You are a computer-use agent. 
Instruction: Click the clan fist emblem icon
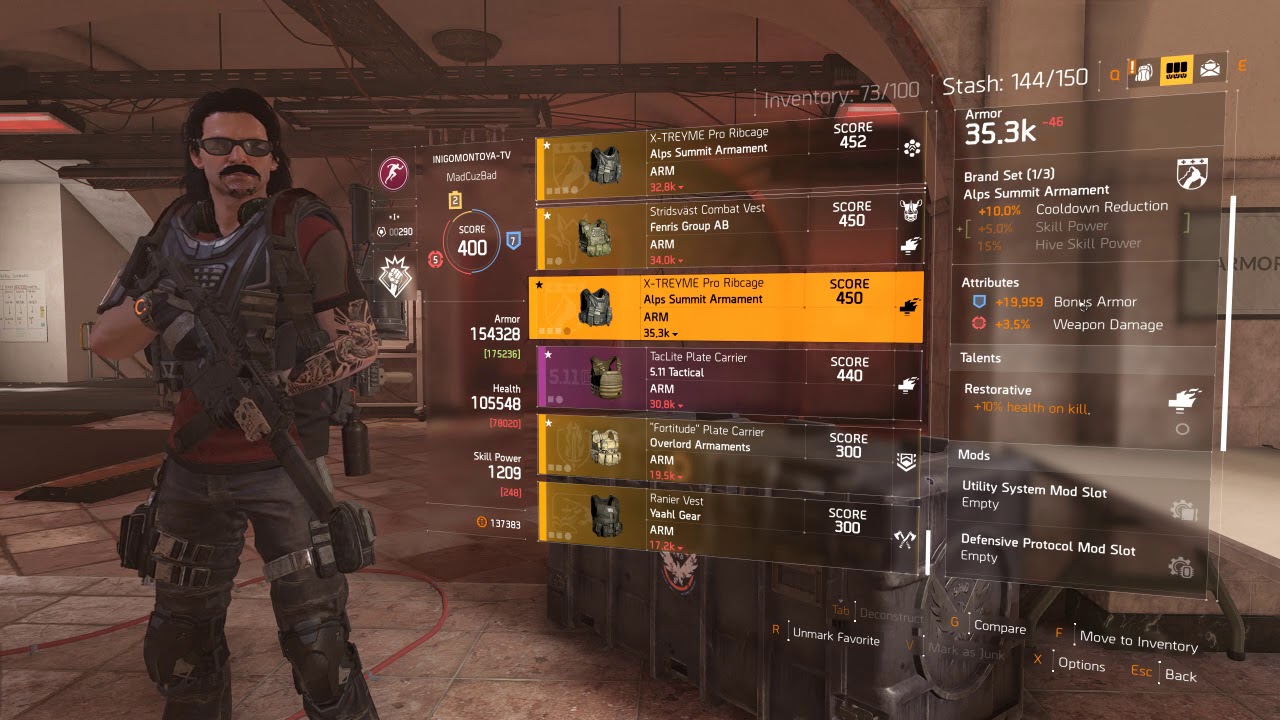tap(396, 275)
